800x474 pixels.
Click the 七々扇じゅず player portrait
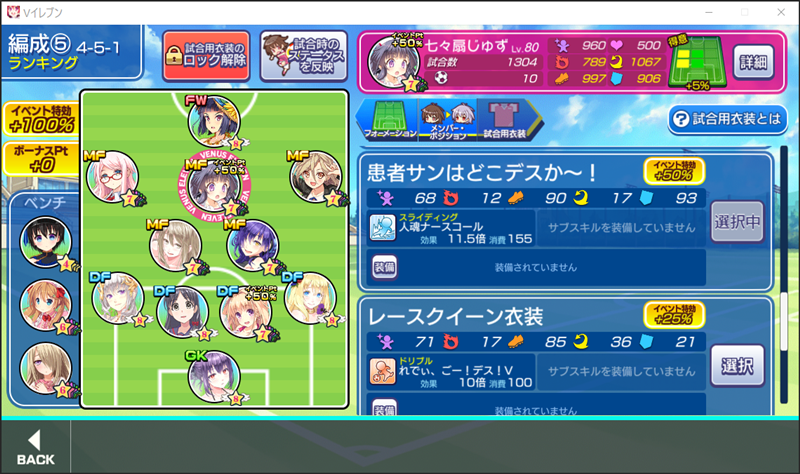(x=392, y=62)
